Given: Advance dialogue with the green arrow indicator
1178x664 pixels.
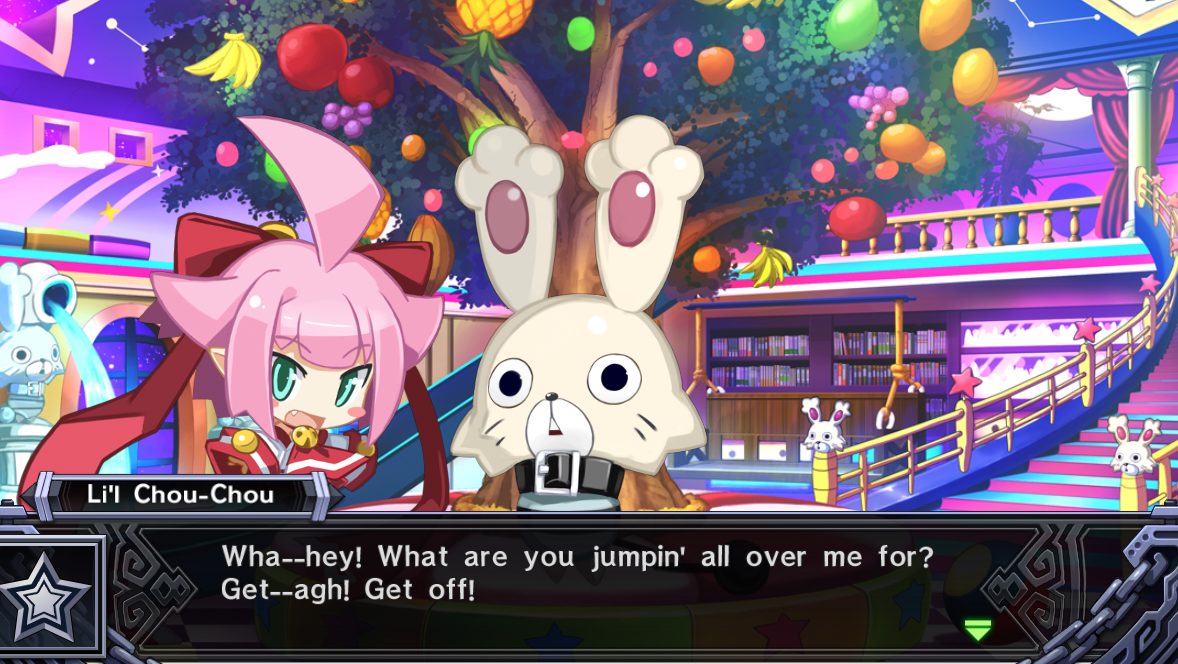Looking at the screenshot, I should tap(977, 629).
